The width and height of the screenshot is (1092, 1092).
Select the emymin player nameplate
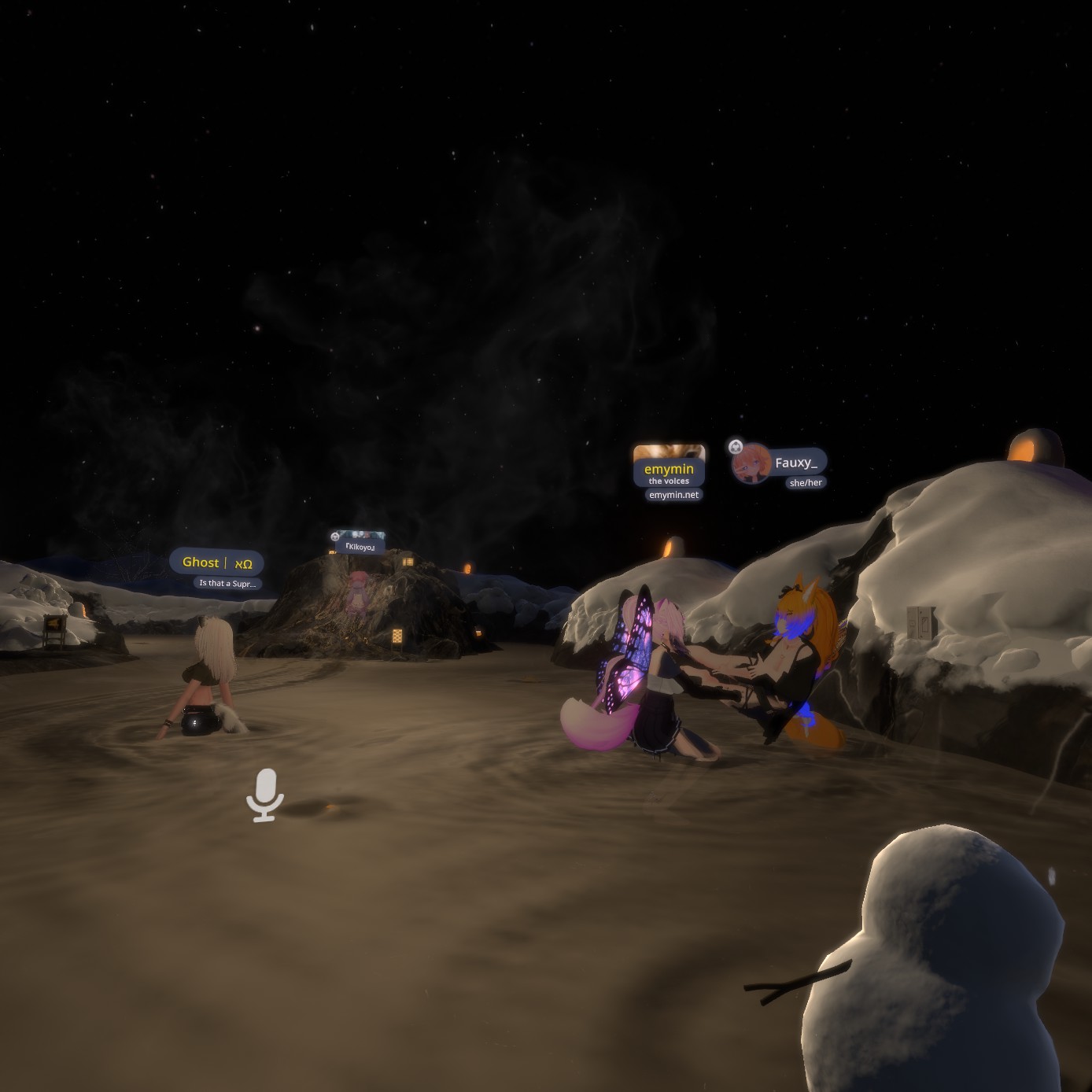tap(669, 470)
